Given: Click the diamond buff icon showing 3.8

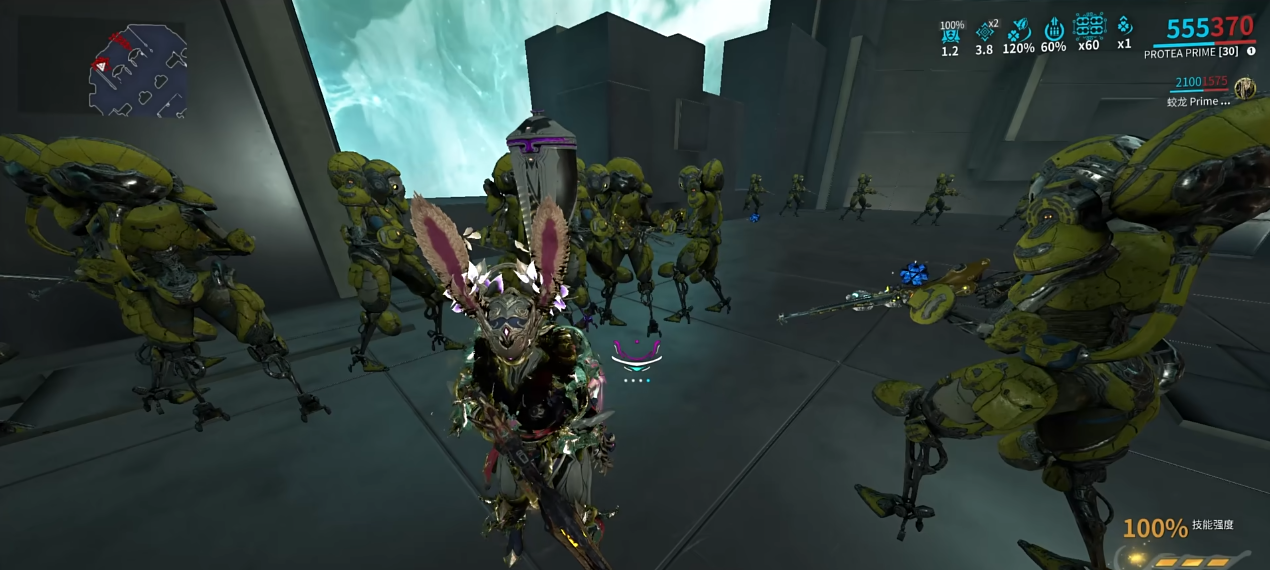Looking at the screenshot, I should pos(985,31).
